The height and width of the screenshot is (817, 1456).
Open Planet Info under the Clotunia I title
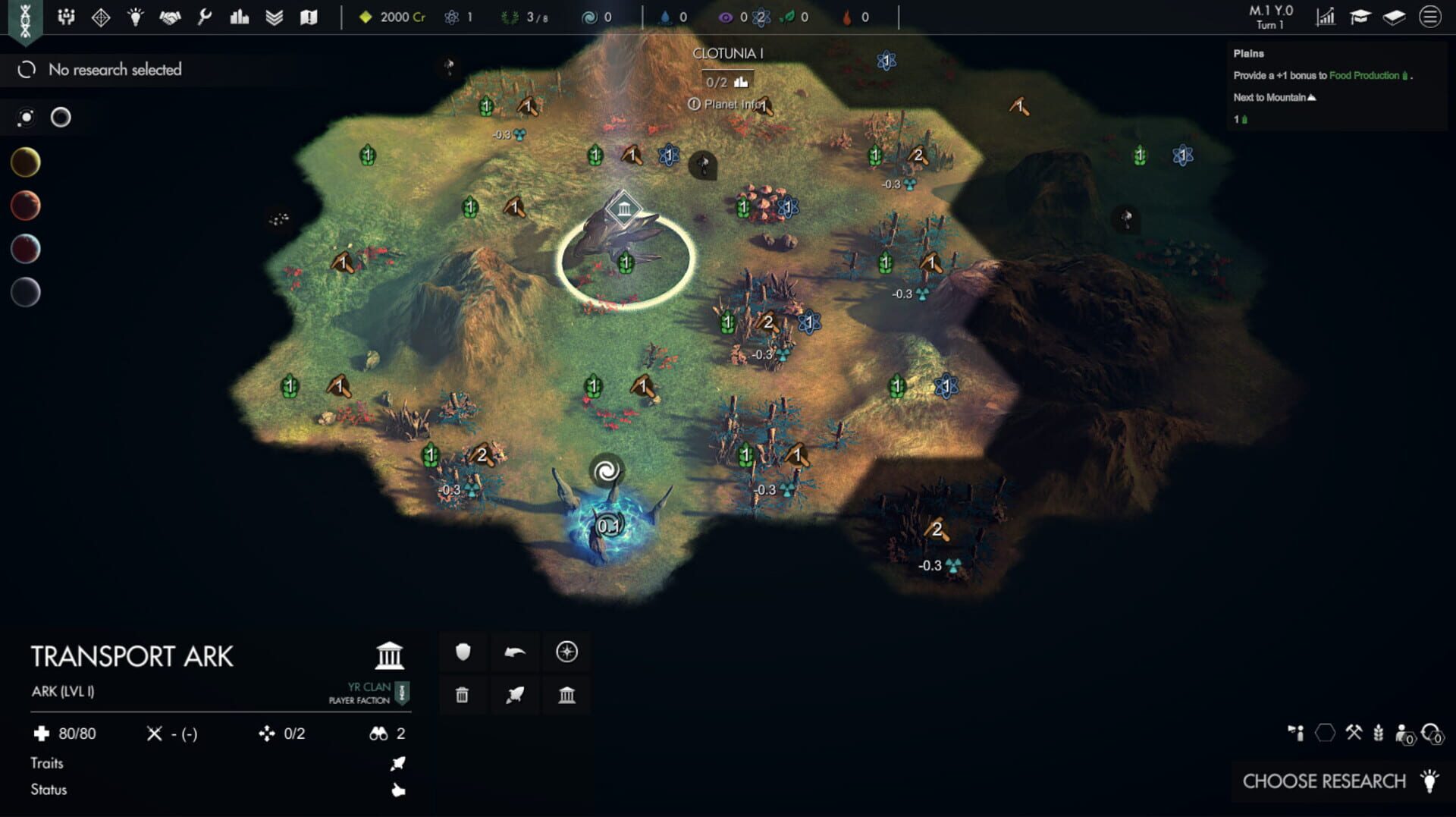point(730,105)
